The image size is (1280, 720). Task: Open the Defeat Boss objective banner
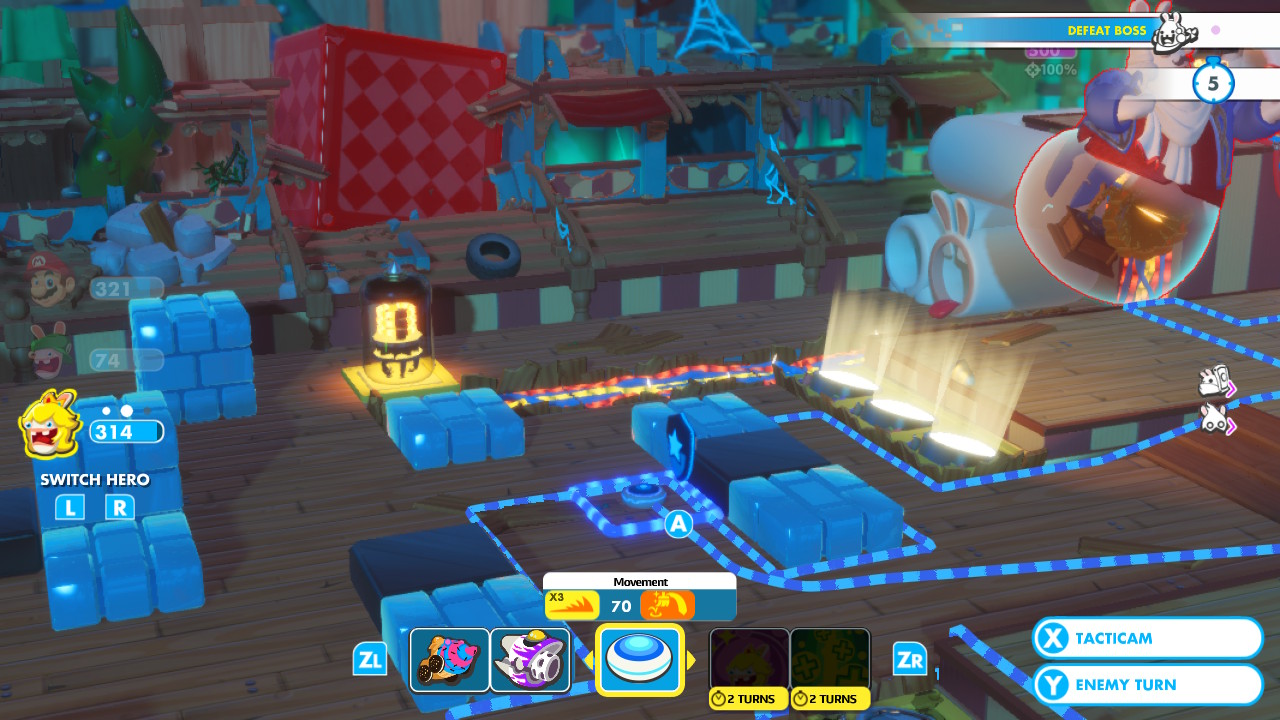point(1106,30)
